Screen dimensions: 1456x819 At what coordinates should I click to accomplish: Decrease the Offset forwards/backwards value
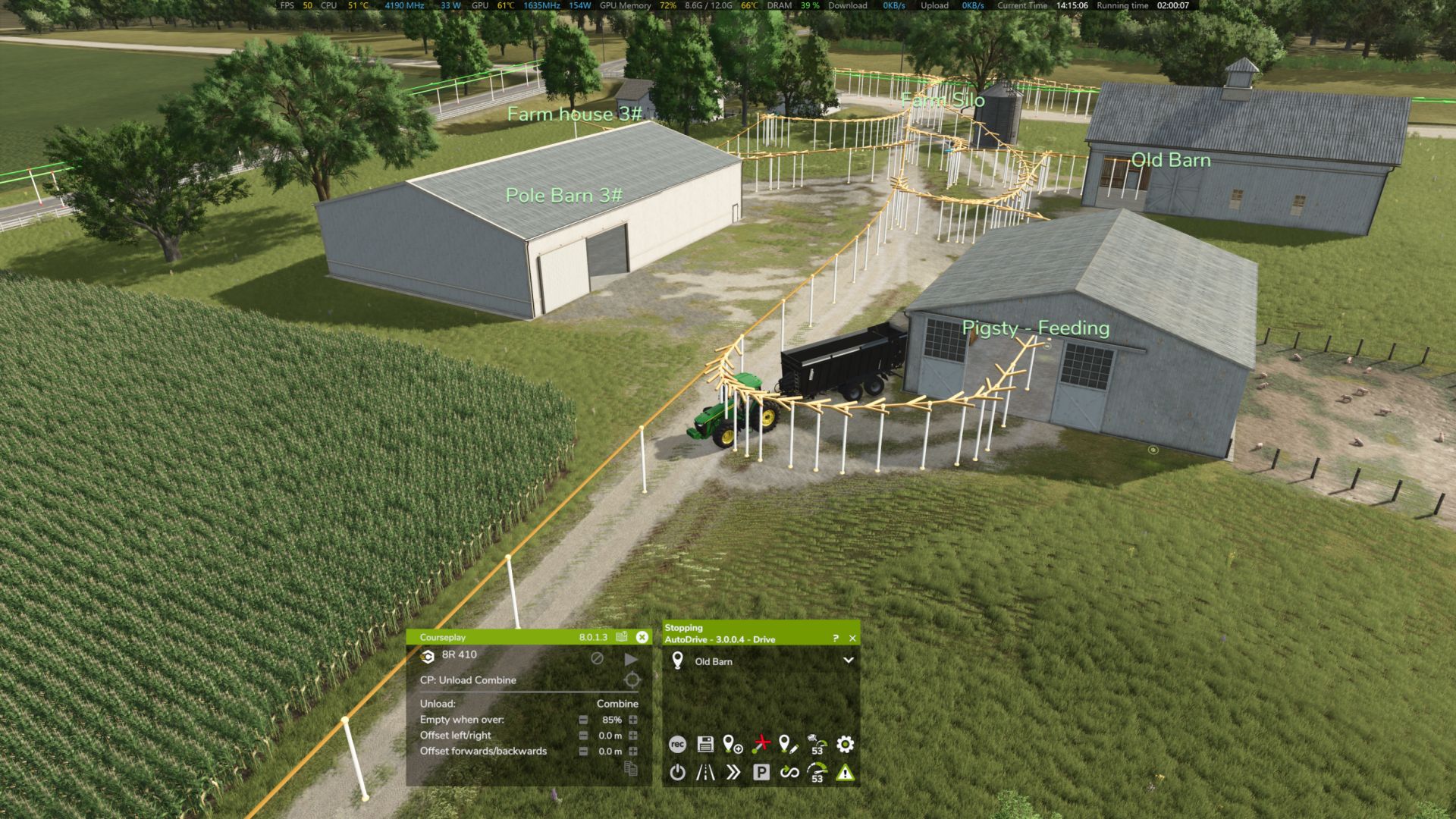click(583, 752)
